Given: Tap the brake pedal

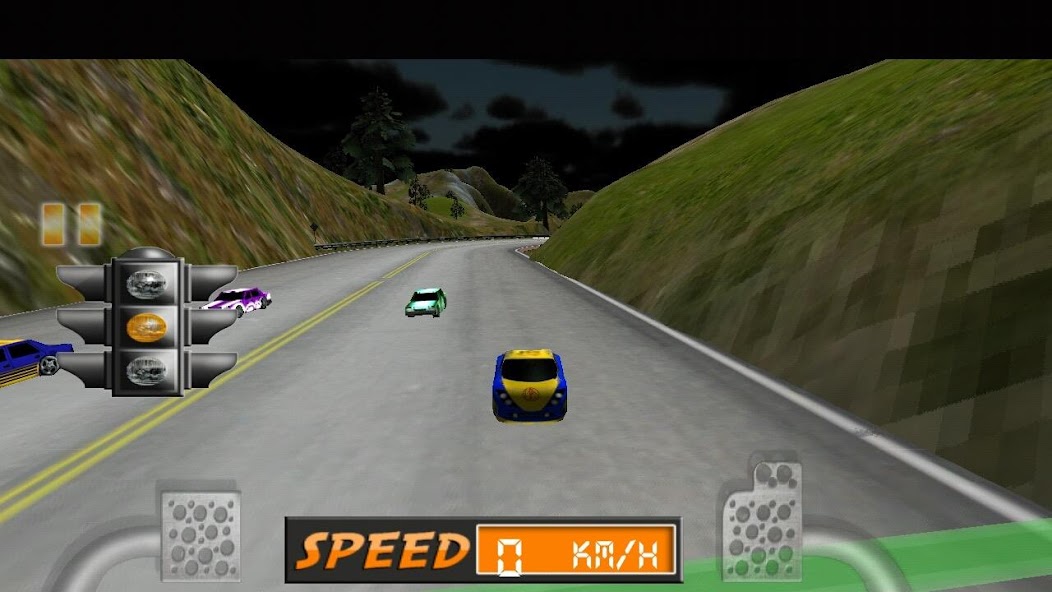Looking at the screenshot, I should click(x=201, y=535).
